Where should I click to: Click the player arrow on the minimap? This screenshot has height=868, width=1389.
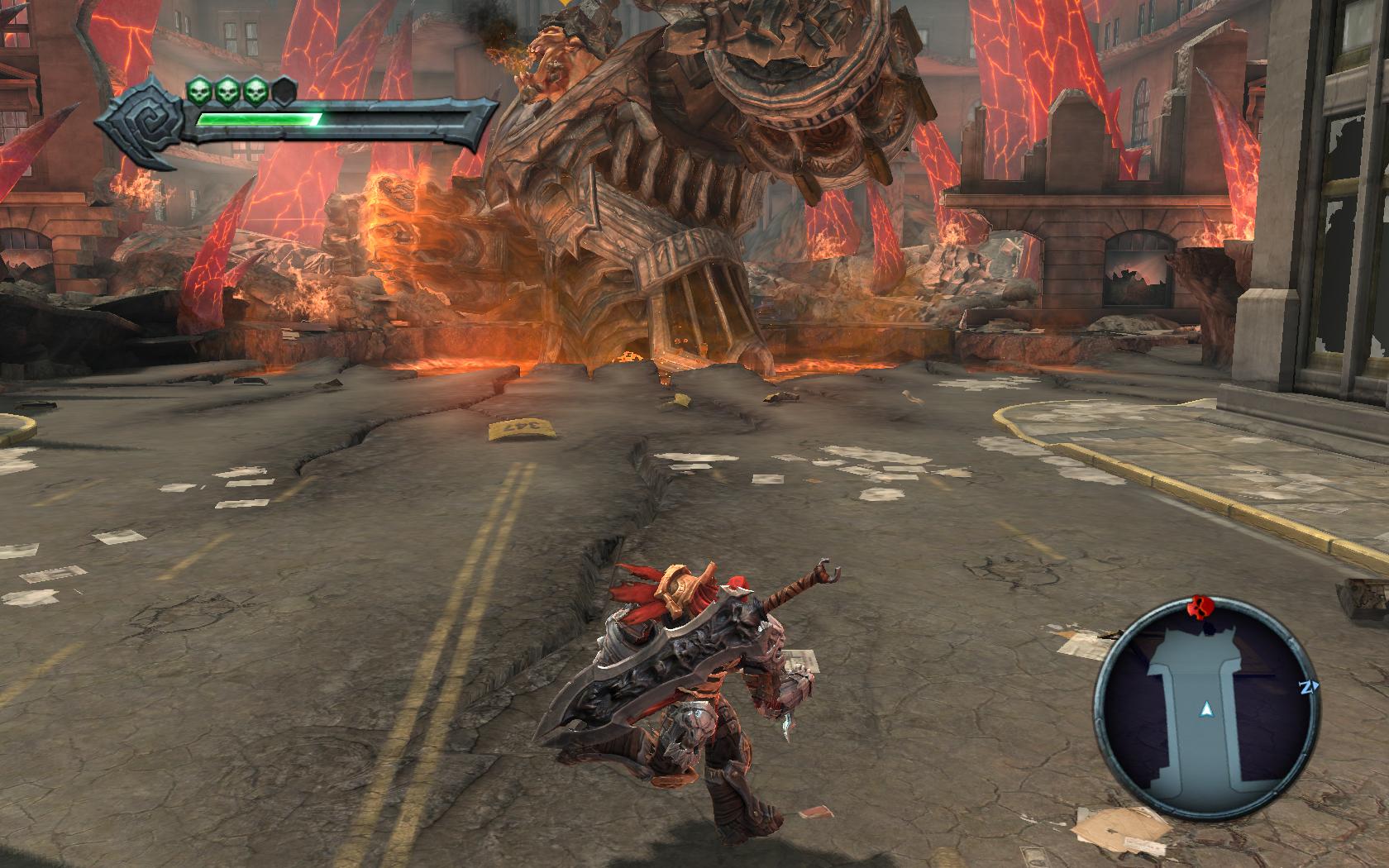tap(1207, 708)
